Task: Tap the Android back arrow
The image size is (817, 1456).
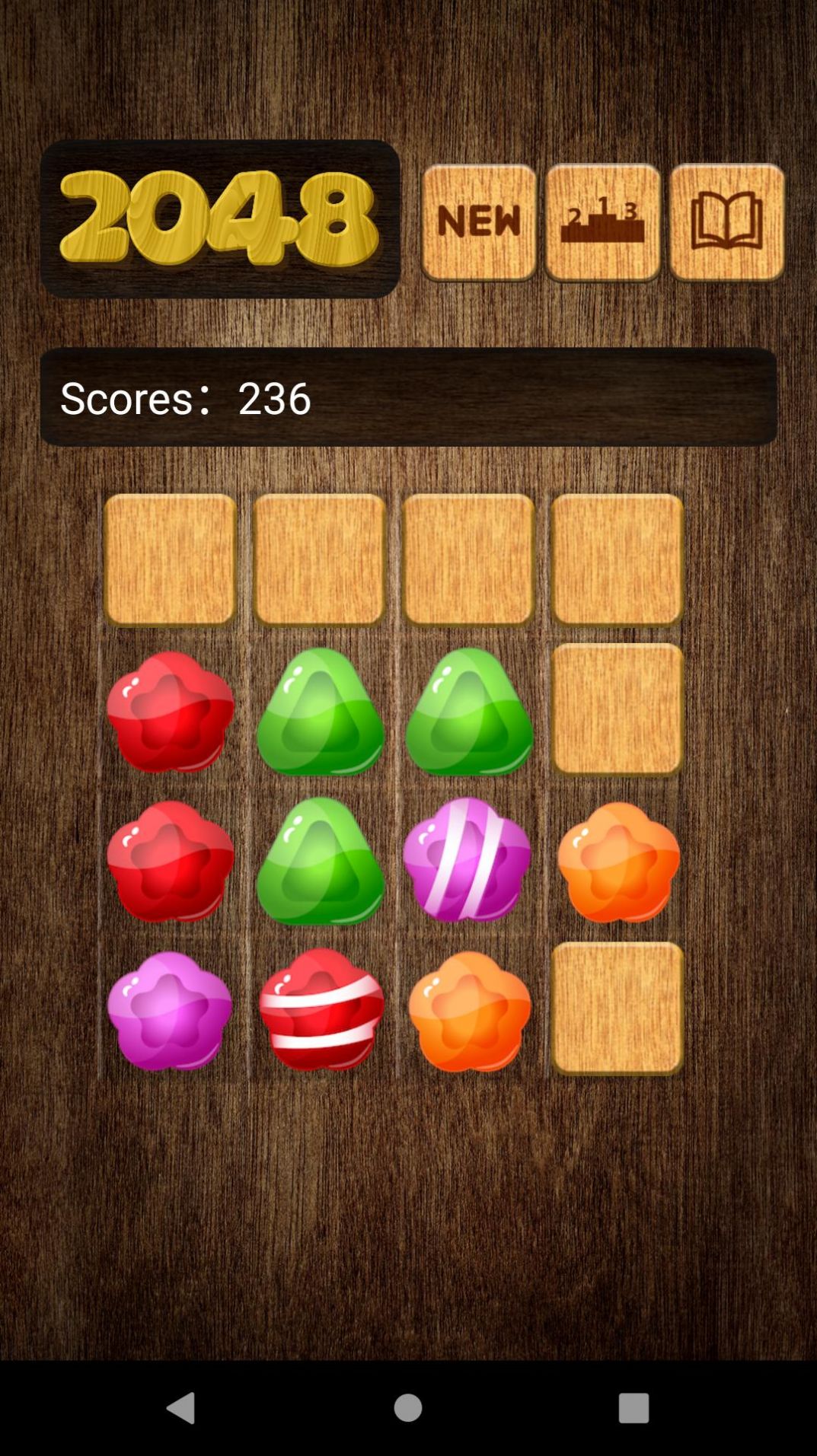Action: (x=181, y=1407)
